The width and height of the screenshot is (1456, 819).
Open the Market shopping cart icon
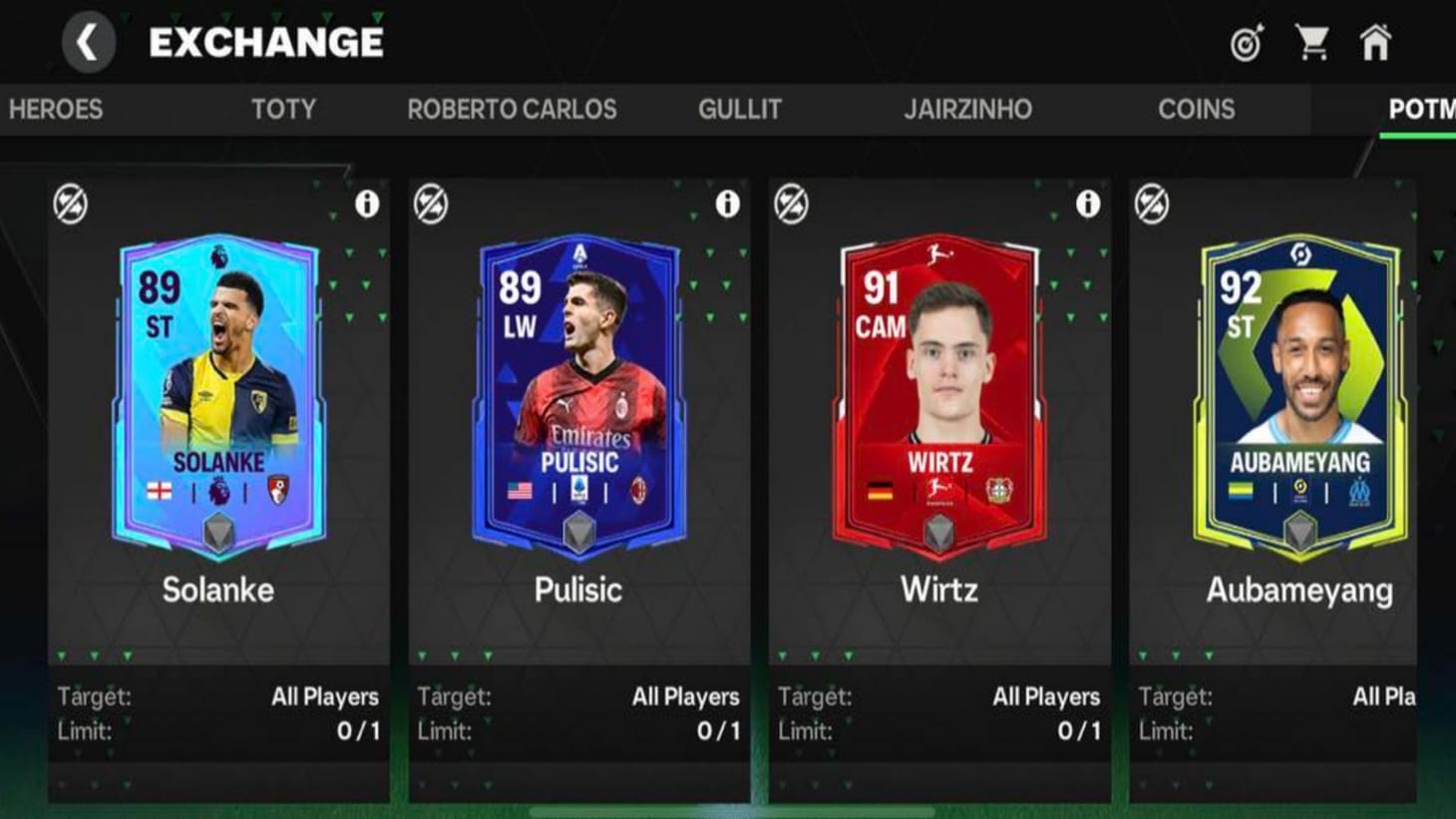tap(1314, 42)
